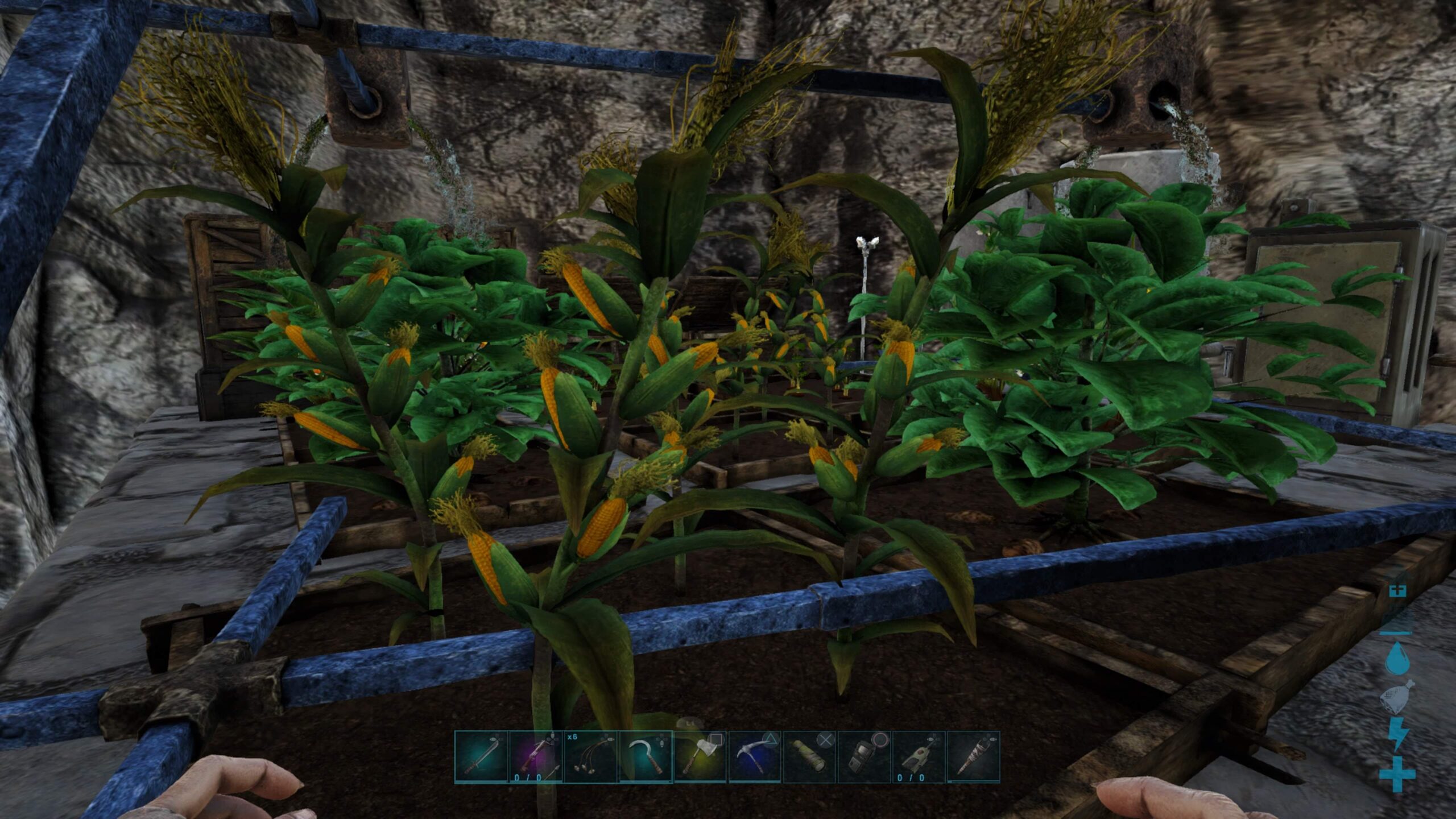Select the sword in the hotbar

481,757
